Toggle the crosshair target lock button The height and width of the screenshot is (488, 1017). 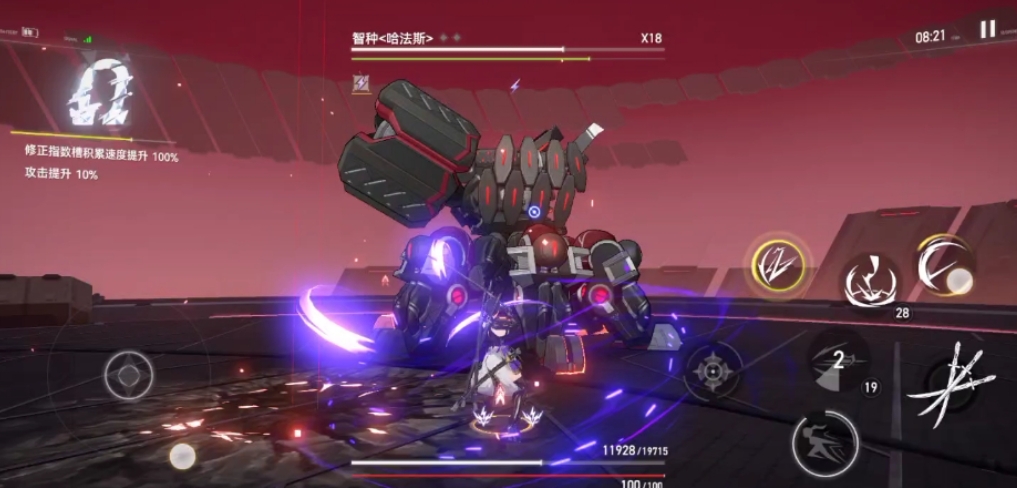[x=713, y=371]
